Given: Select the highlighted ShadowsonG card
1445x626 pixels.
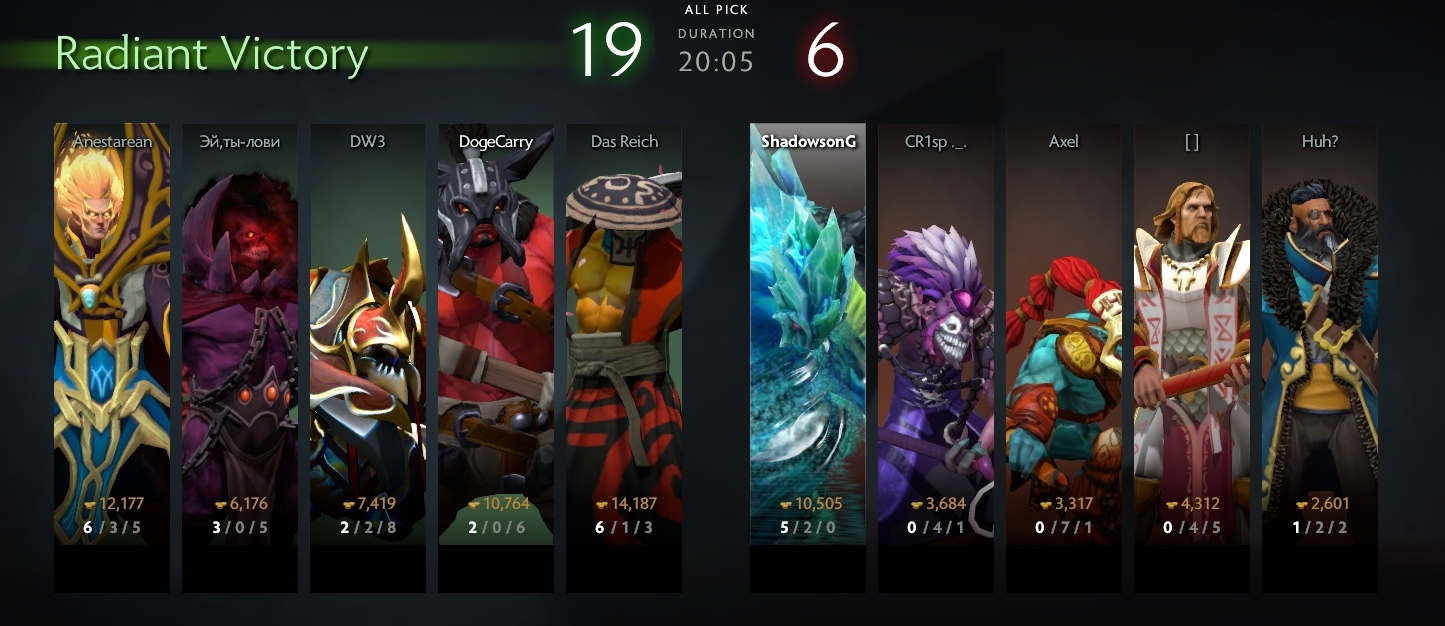Looking at the screenshot, I should click(x=807, y=335).
